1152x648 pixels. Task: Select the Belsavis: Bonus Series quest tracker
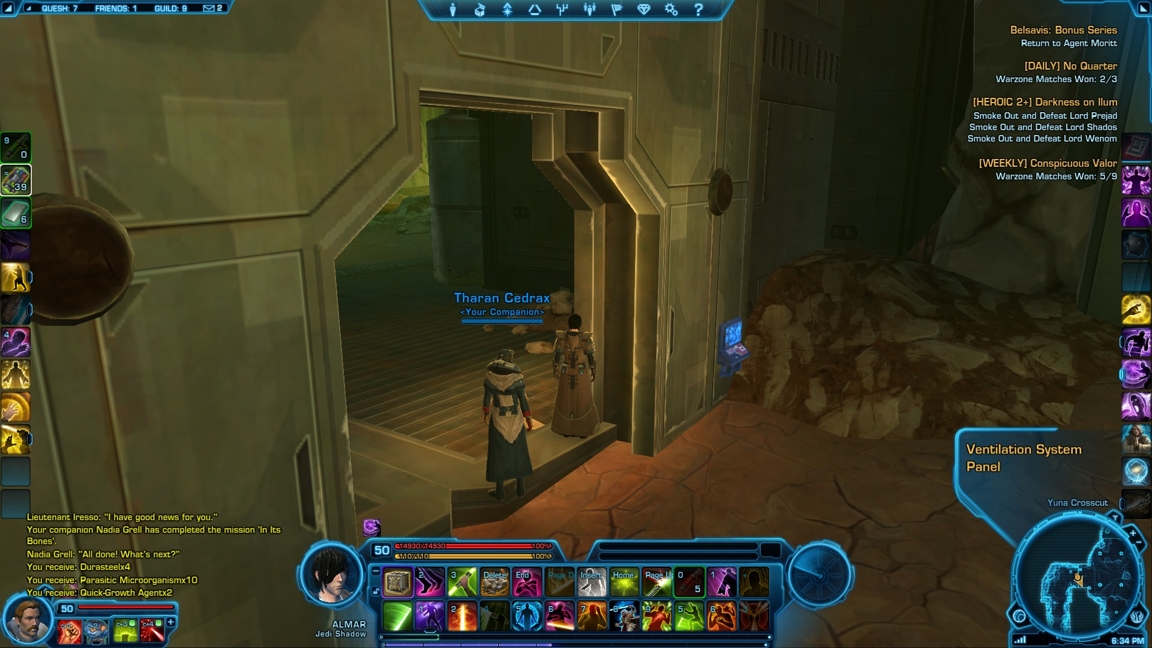(x=1063, y=31)
